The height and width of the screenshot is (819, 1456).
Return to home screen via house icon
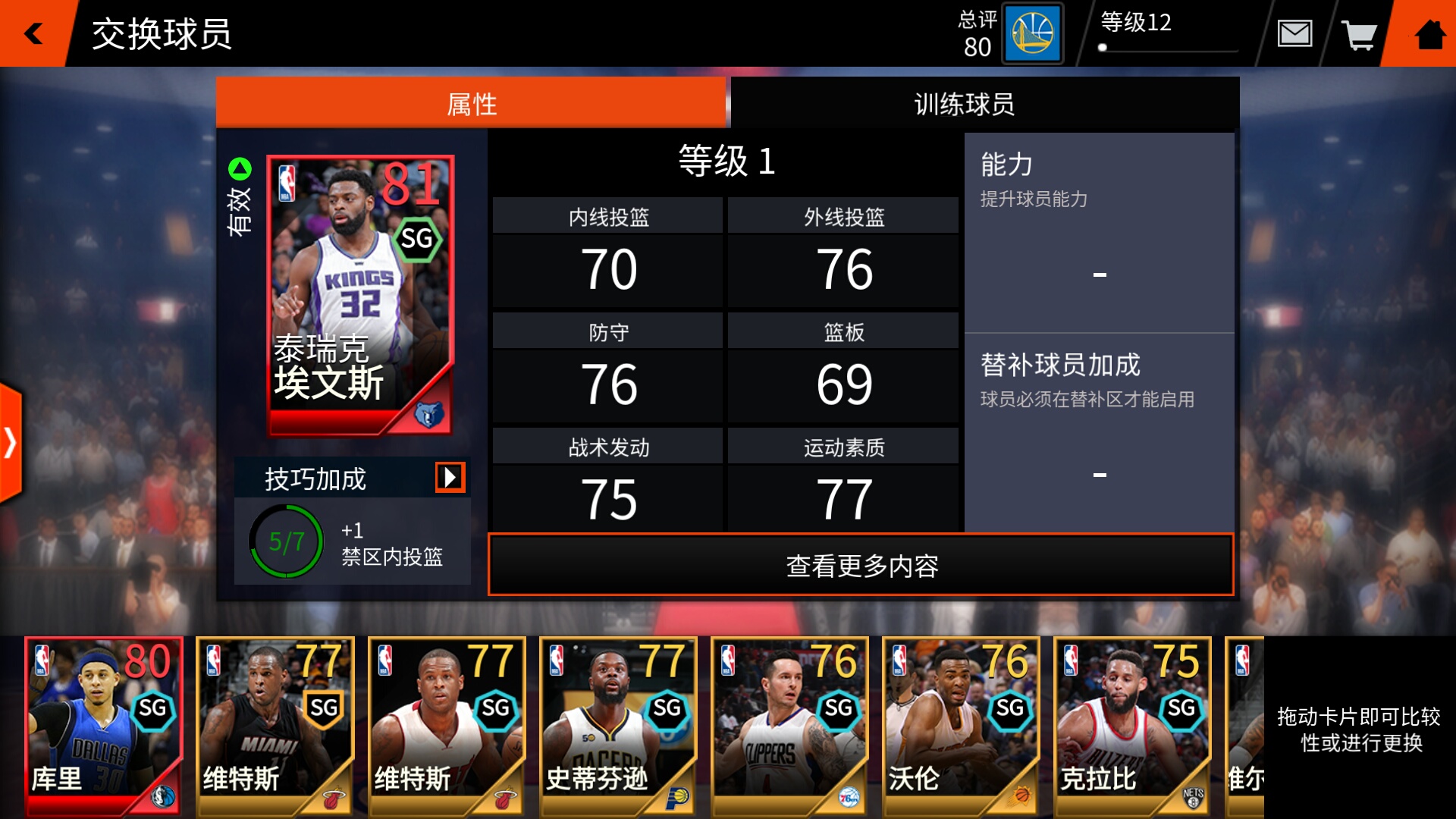point(1430,33)
